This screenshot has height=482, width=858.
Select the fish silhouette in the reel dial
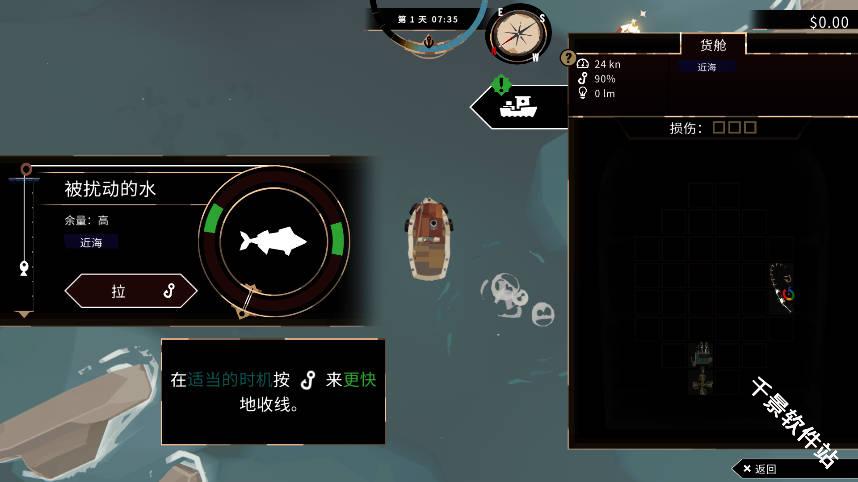271,241
